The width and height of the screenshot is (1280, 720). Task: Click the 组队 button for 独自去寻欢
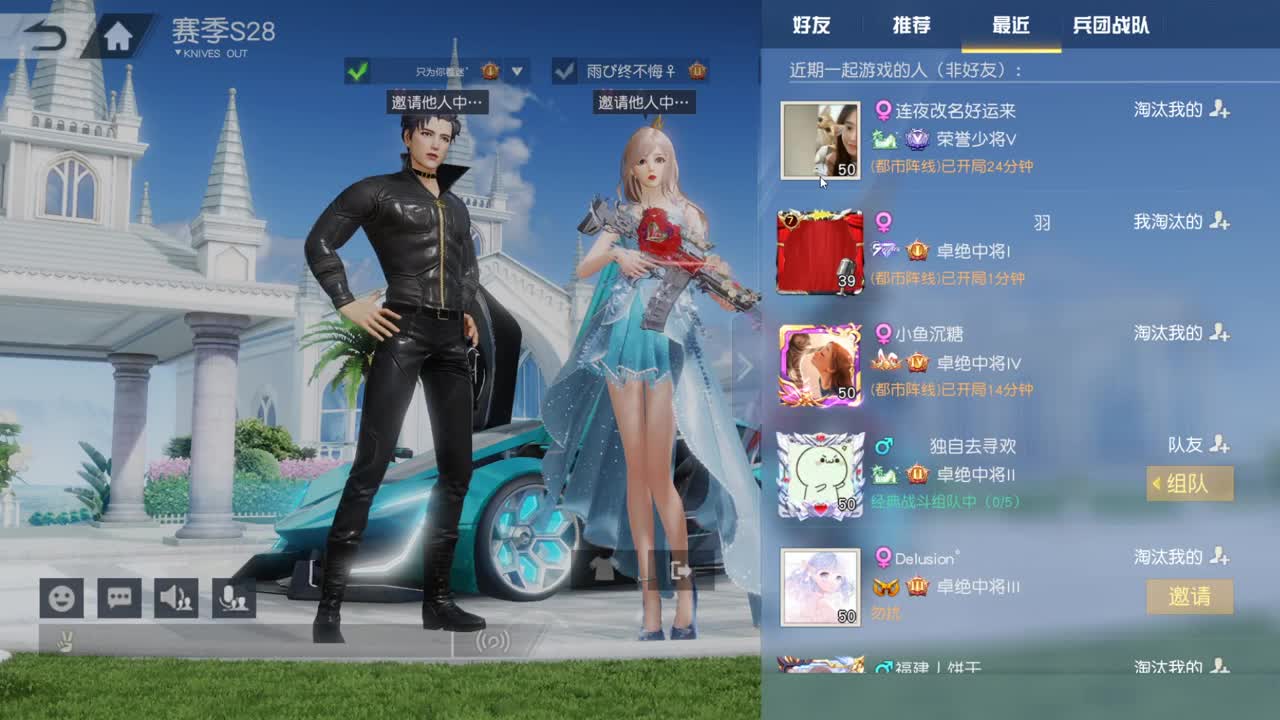click(x=1189, y=484)
